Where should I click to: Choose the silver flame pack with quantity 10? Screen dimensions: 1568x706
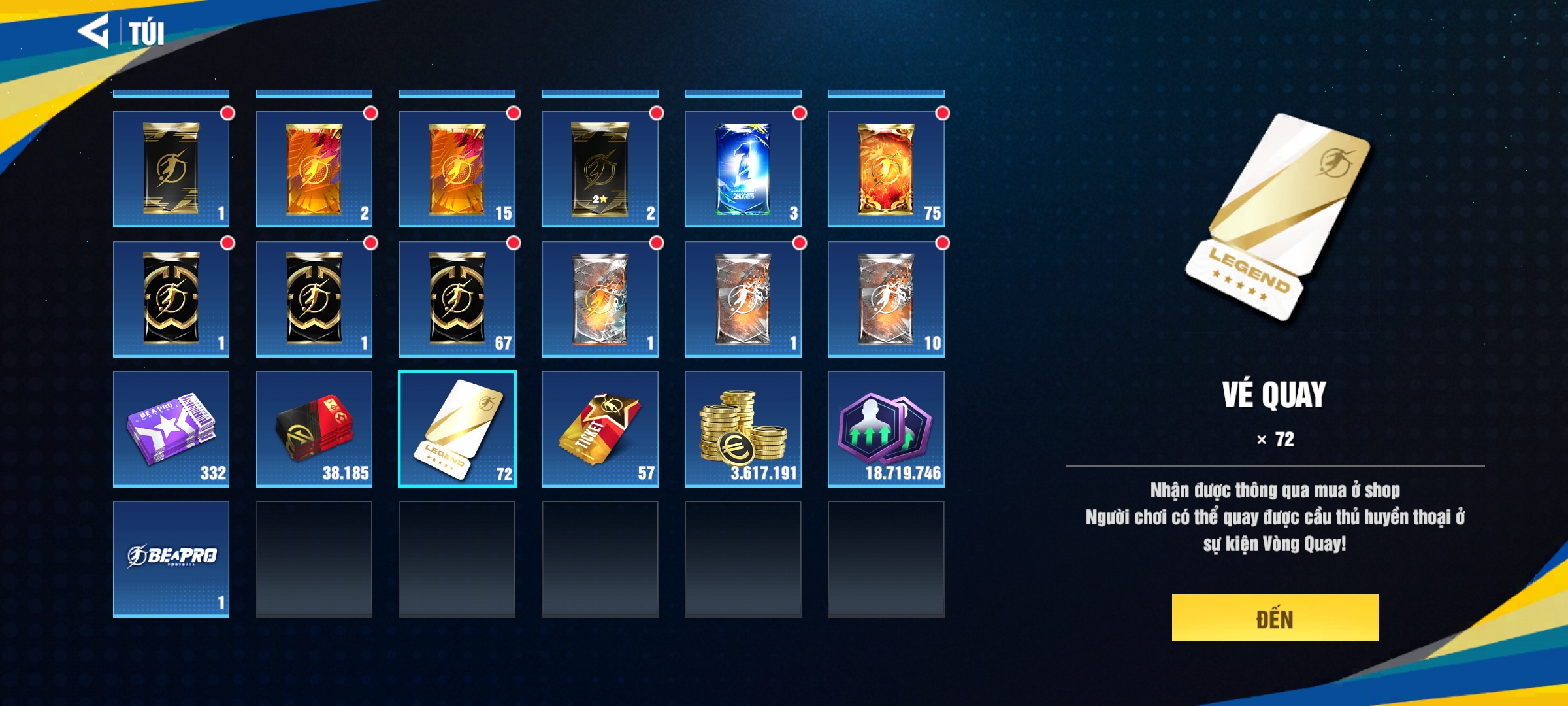tap(886, 299)
